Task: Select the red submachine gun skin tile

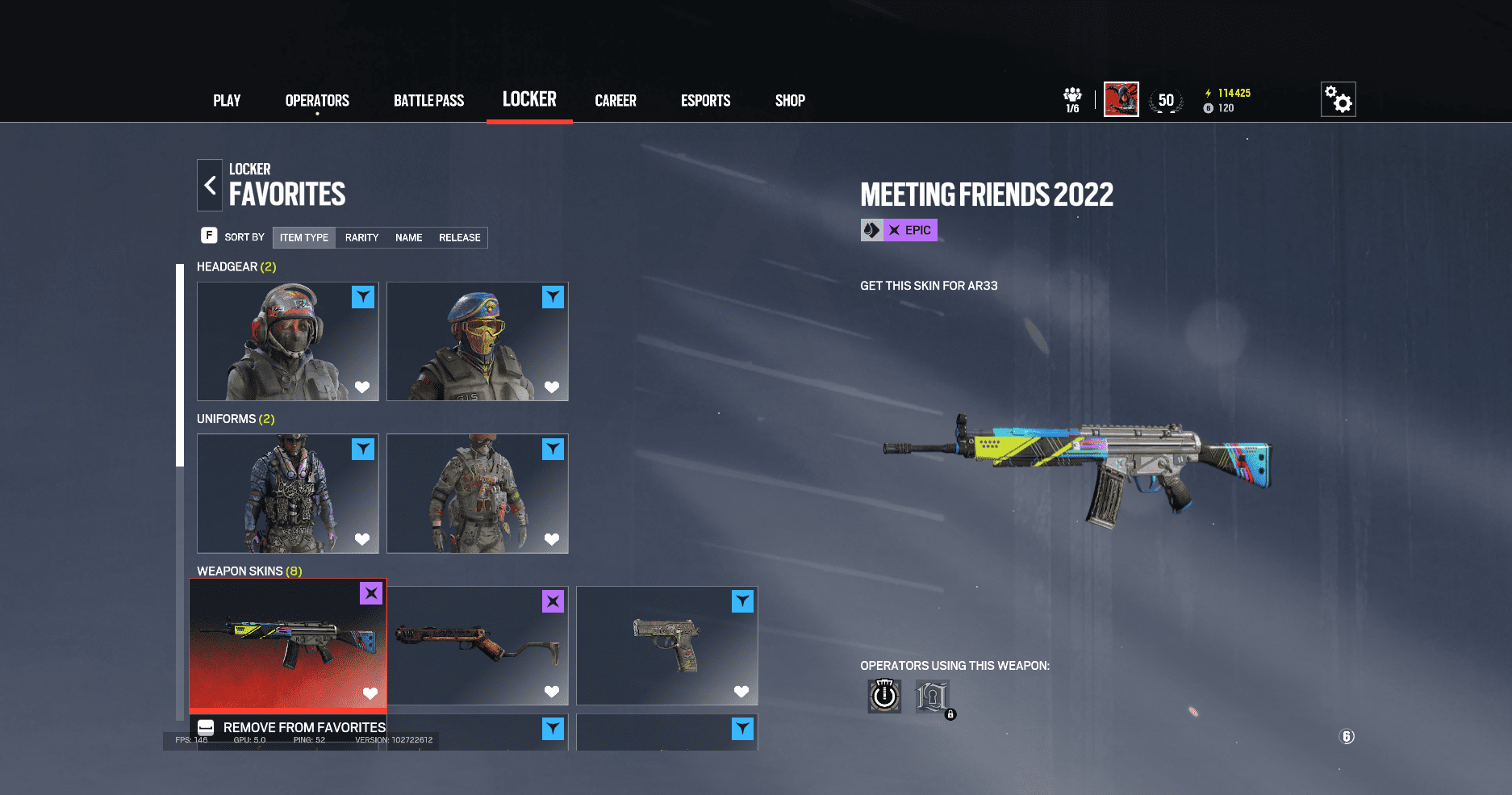Action: [477, 645]
